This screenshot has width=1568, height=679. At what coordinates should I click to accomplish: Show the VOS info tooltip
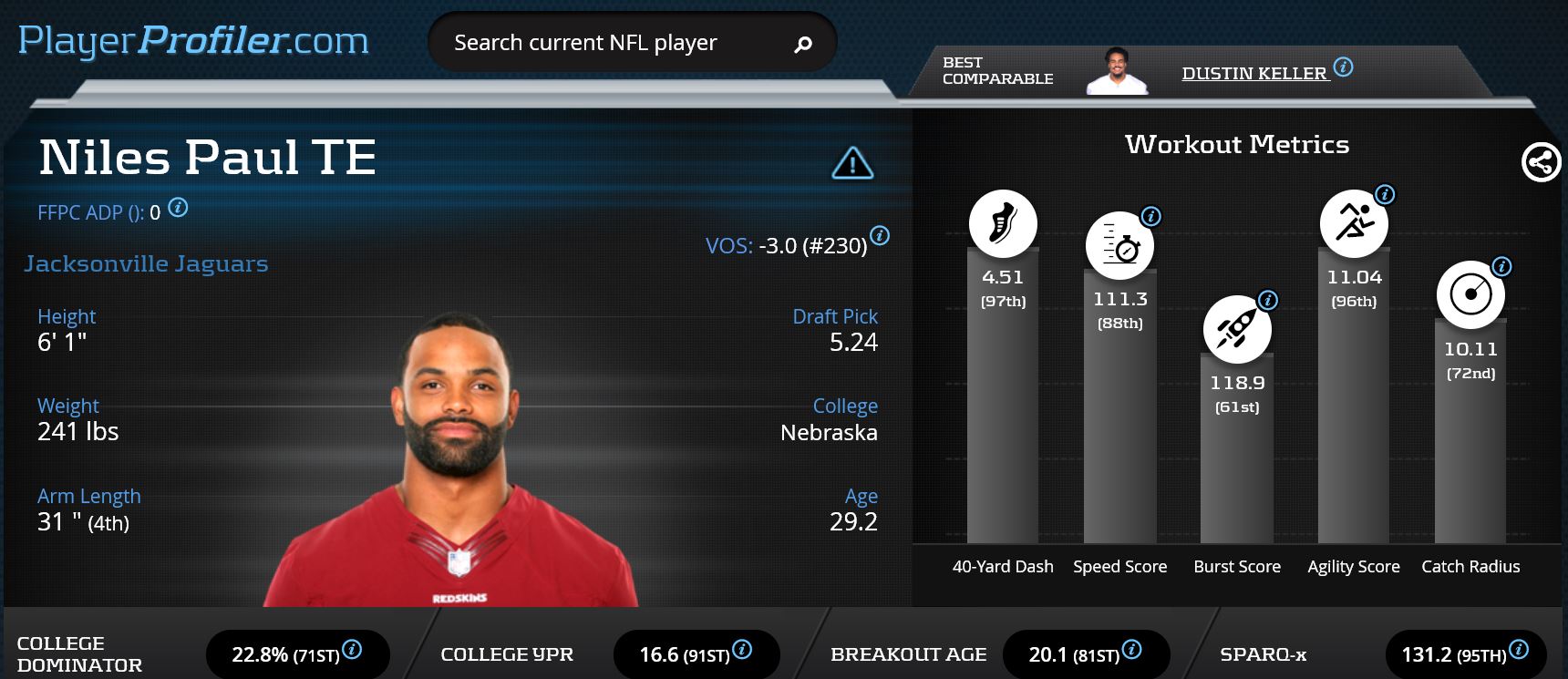(x=880, y=235)
